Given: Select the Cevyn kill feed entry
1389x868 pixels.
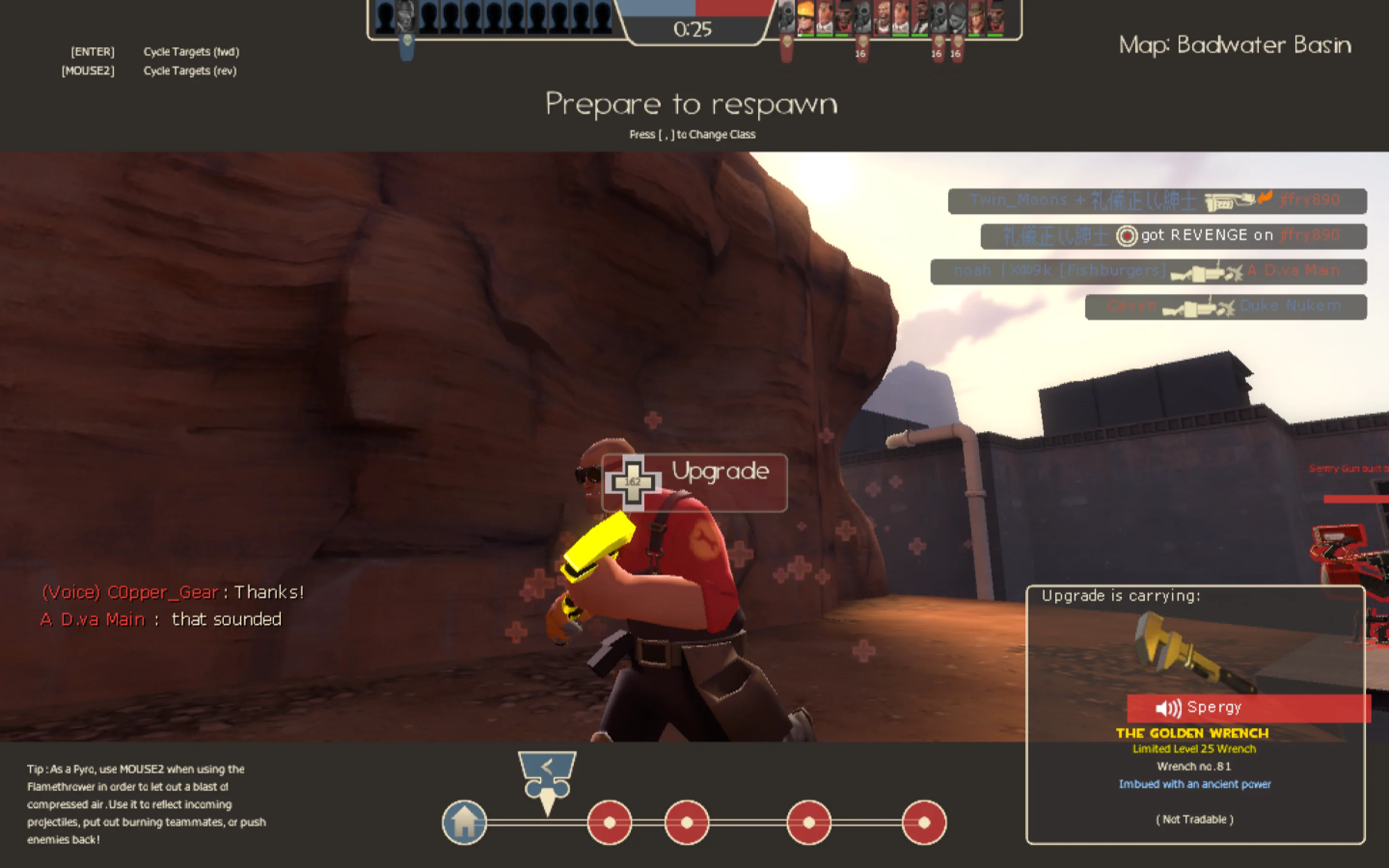Looking at the screenshot, I should coord(1226,307).
